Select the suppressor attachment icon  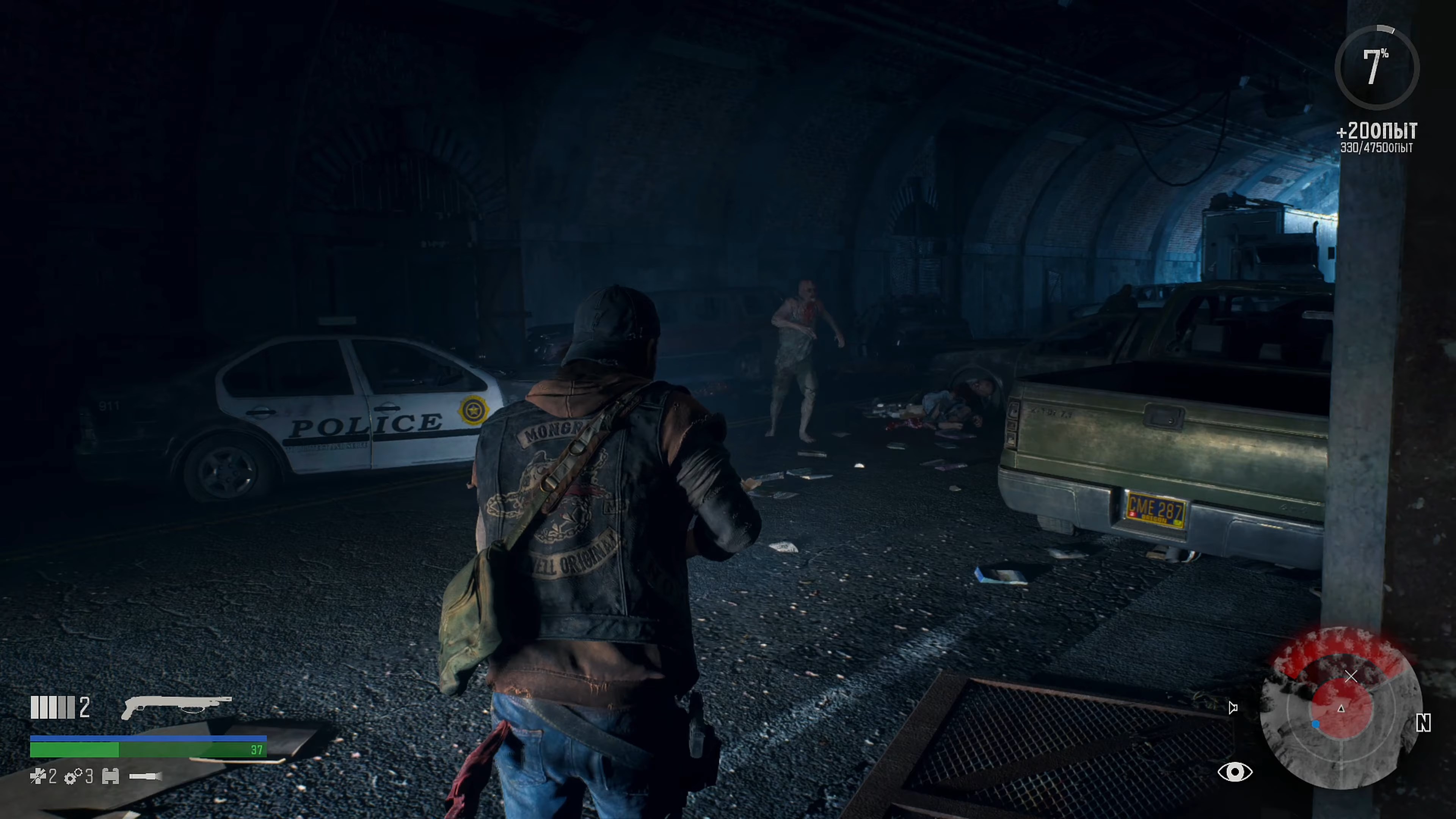111,777
